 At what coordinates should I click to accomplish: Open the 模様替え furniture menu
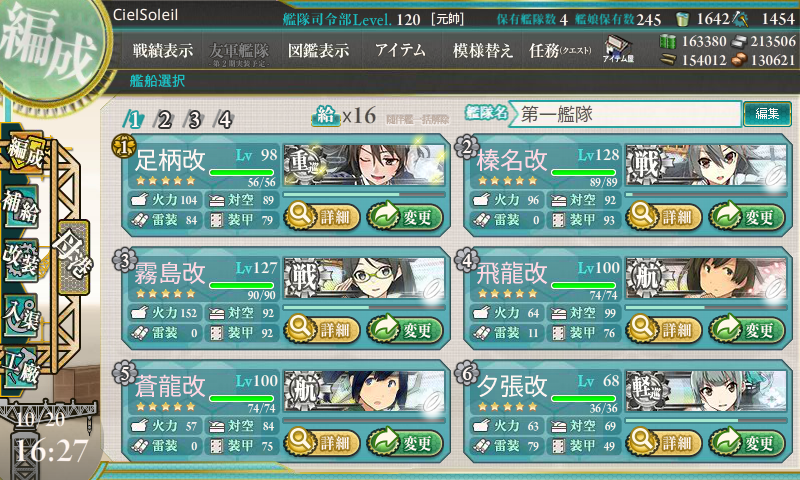pos(483,51)
